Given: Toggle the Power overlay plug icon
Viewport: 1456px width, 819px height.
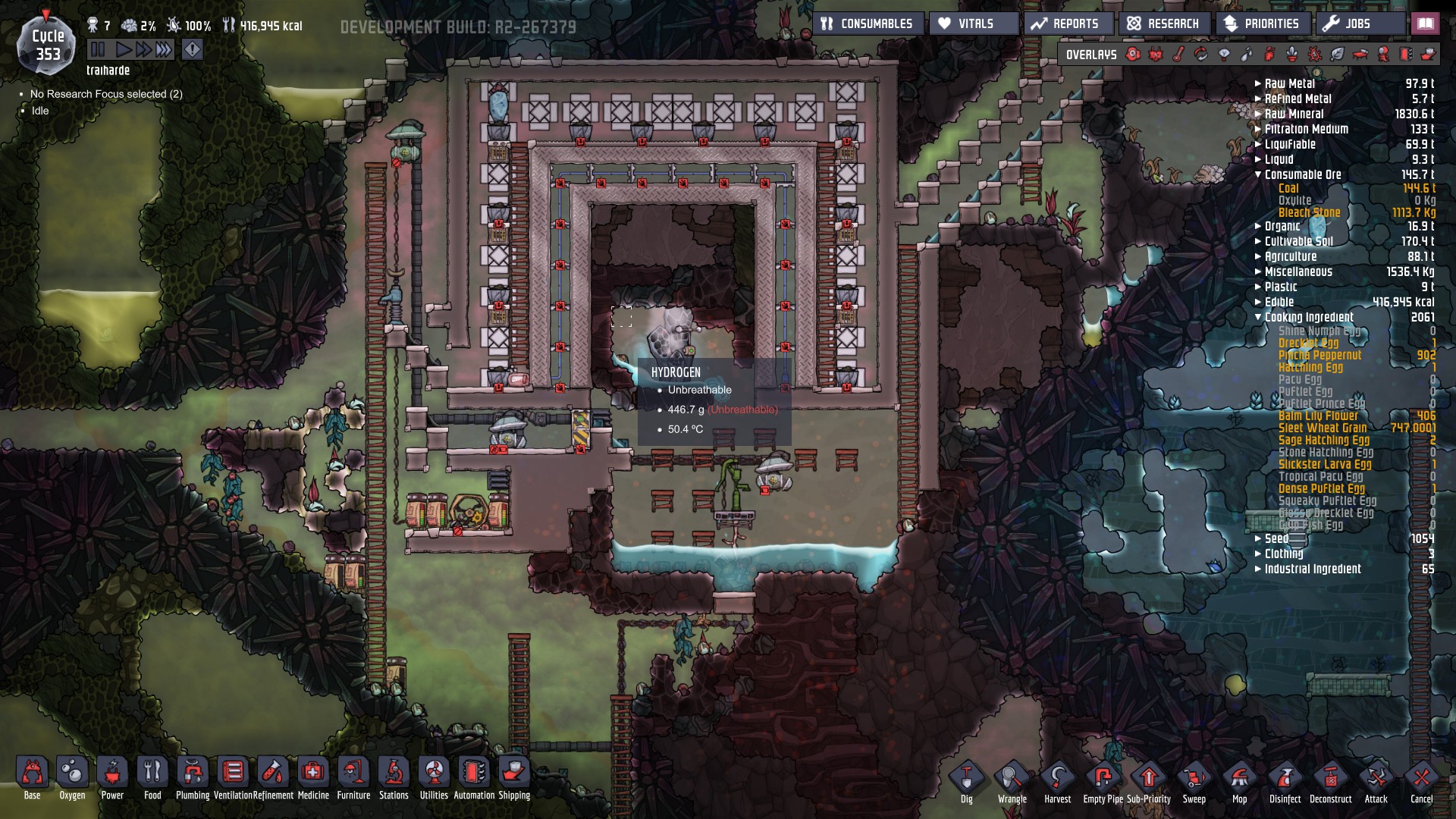Looking at the screenshot, I should [1156, 54].
